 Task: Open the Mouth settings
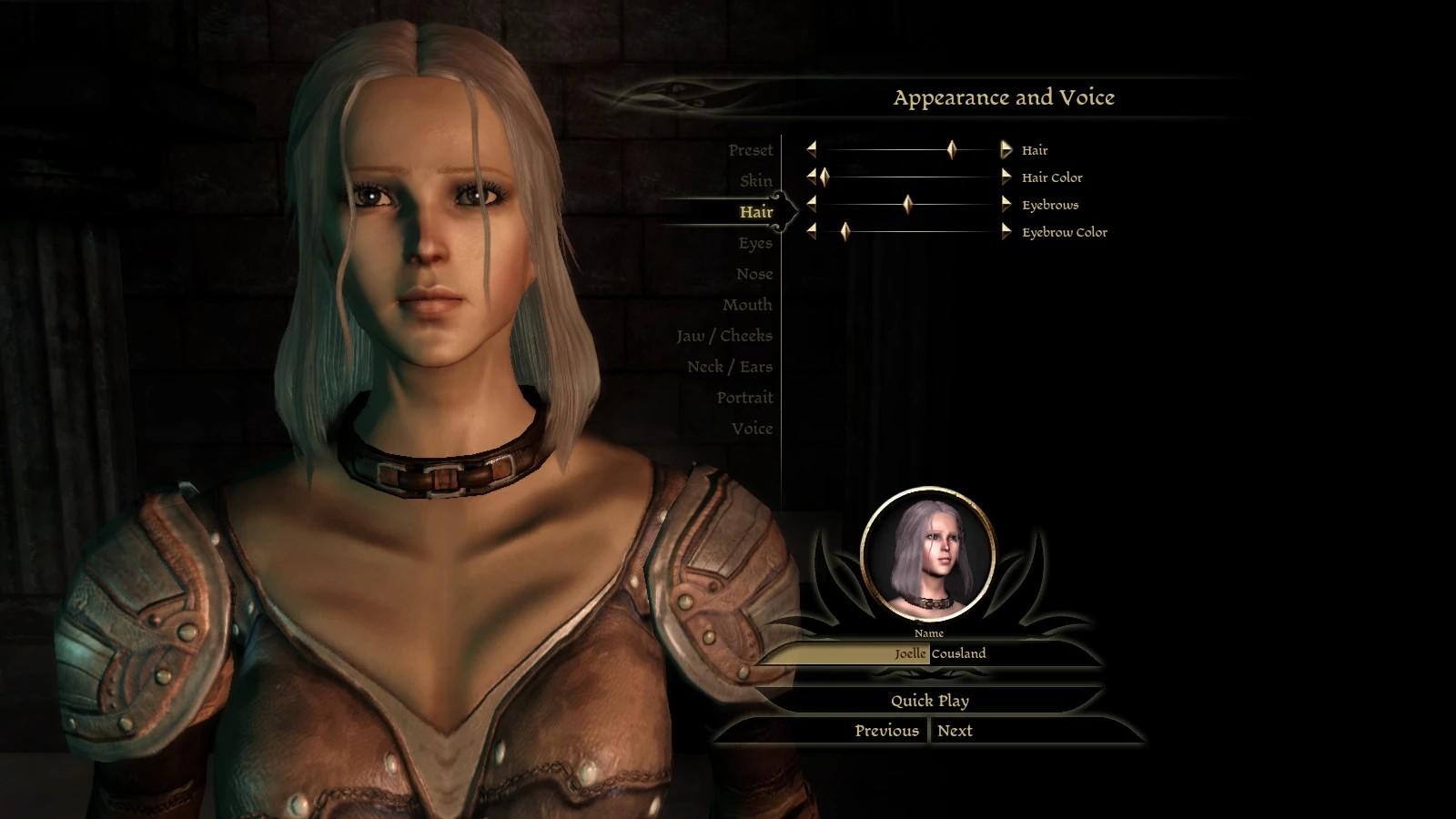pos(747,305)
